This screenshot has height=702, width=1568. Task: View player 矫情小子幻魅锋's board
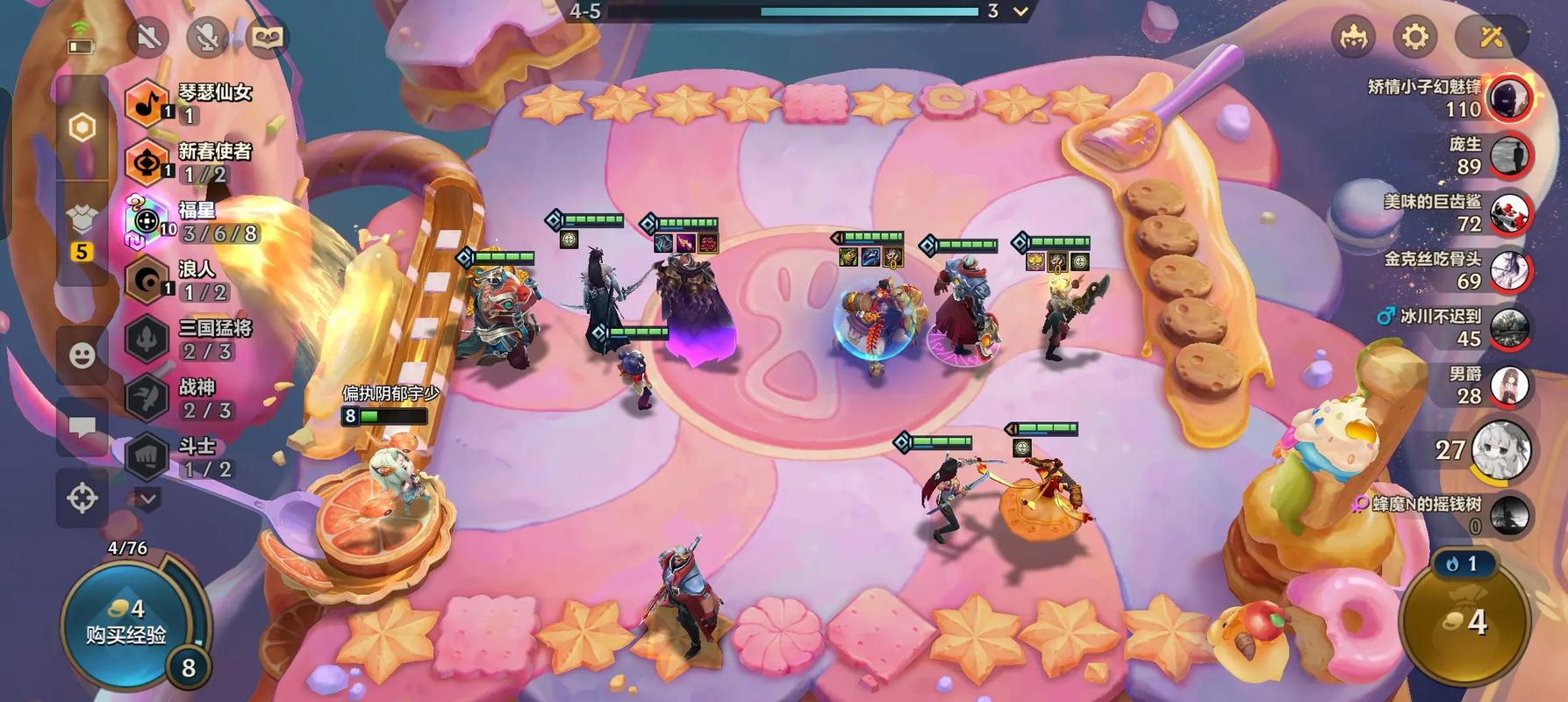pos(1510,97)
